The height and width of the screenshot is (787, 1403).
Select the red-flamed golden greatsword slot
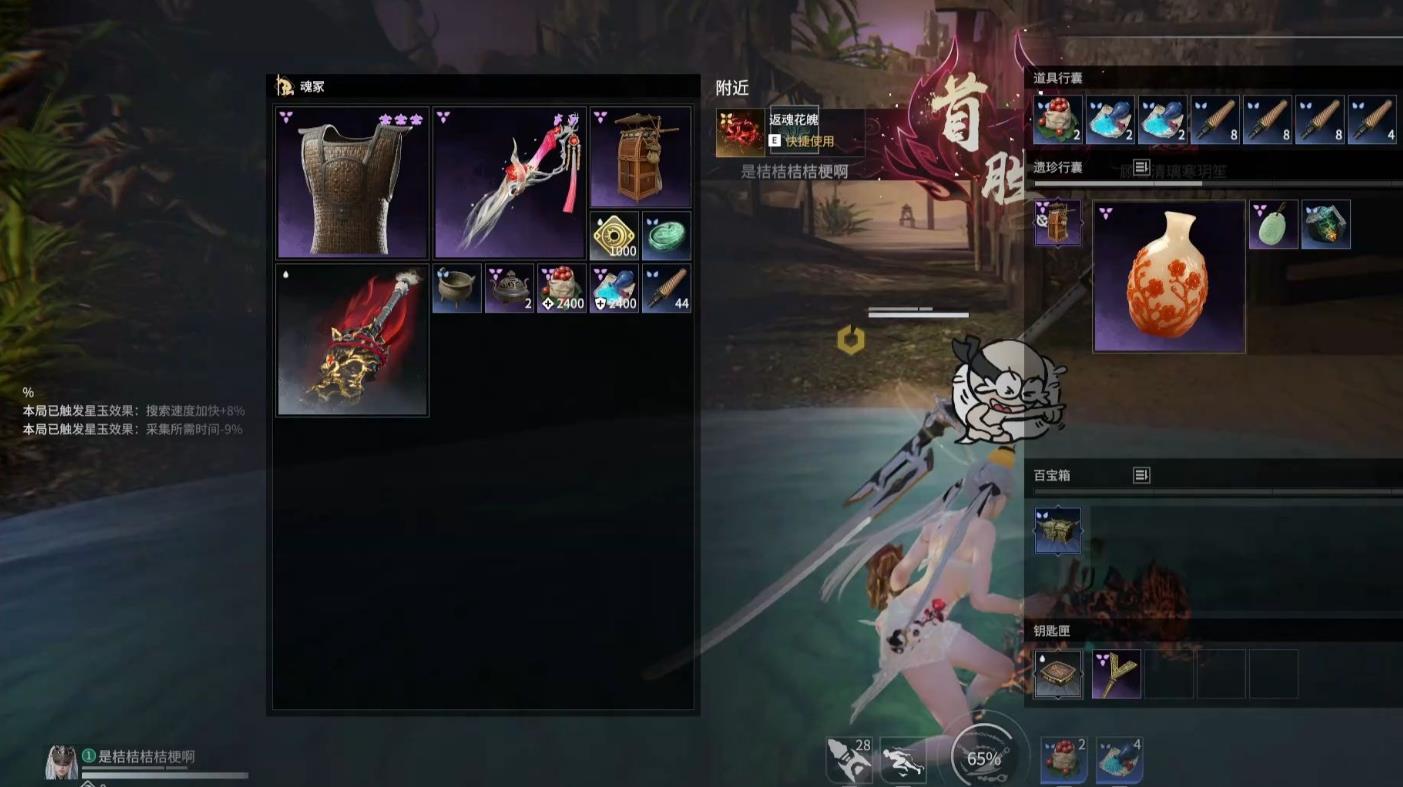pos(352,340)
